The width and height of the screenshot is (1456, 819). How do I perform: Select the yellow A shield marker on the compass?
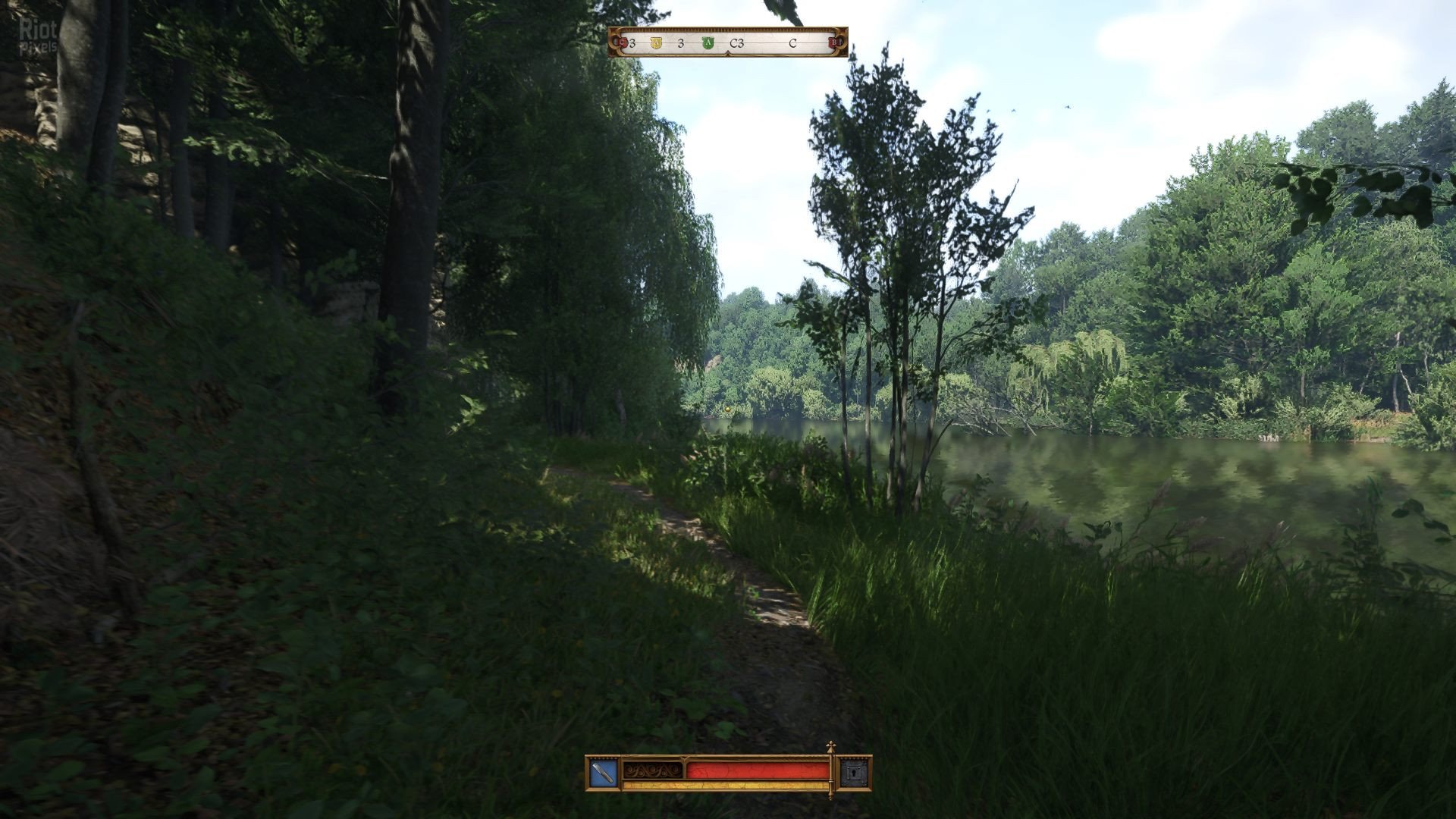click(656, 43)
